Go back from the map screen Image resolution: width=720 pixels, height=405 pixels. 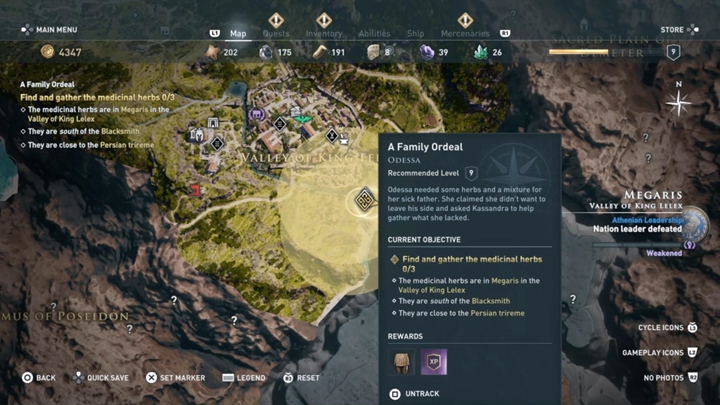[38, 378]
